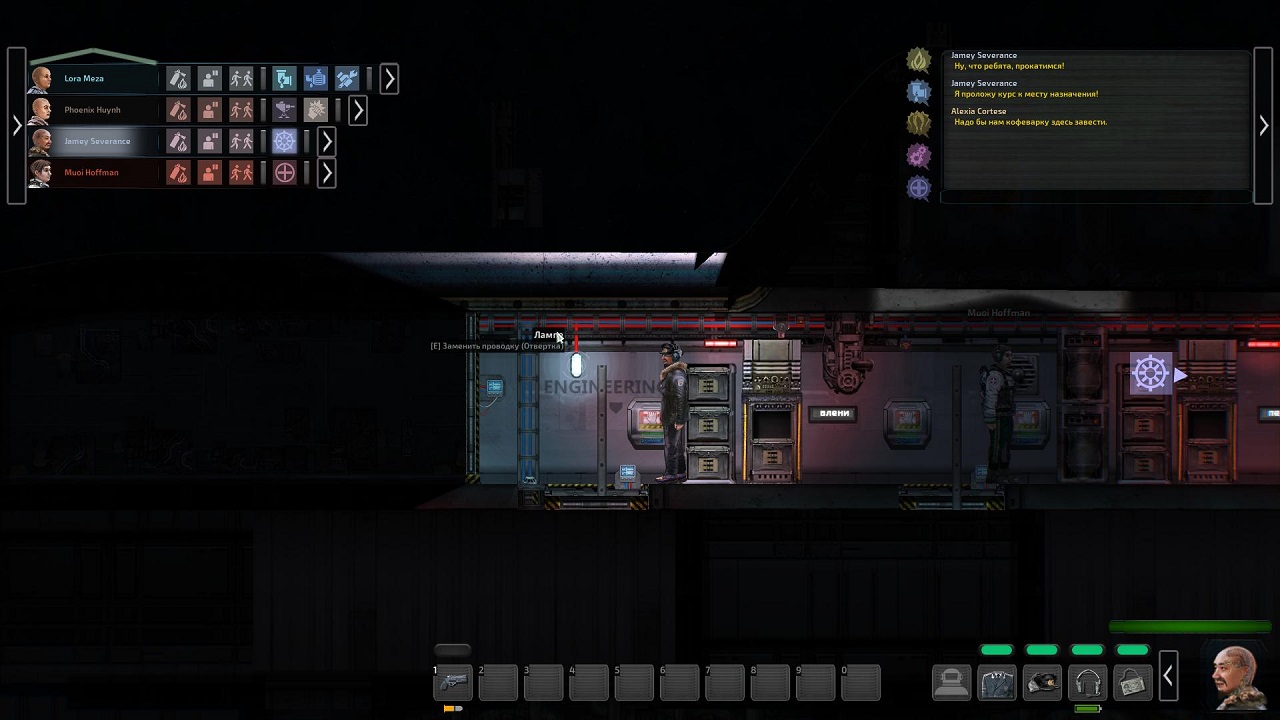Viewport: 1280px width, 720px height.
Task: Click Muoi Hoffman's medical cross order icon
Action: coord(285,173)
